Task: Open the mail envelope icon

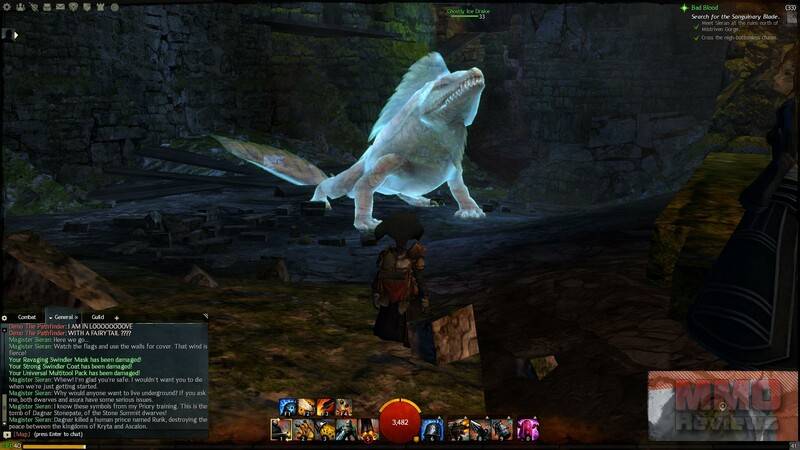Action: (x=62, y=6)
